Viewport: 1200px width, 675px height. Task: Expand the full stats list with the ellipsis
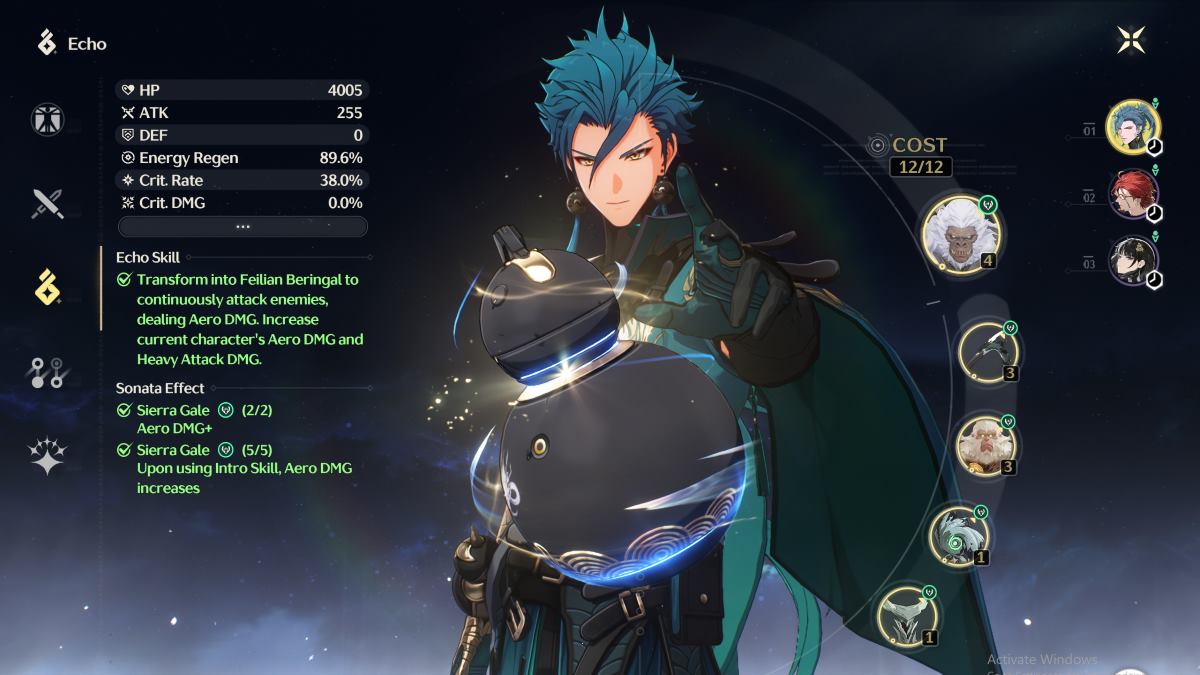pos(242,227)
